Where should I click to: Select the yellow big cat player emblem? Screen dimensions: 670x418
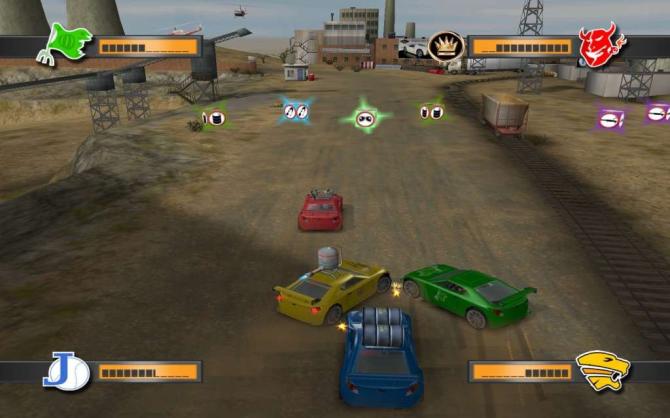(x=601, y=370)
